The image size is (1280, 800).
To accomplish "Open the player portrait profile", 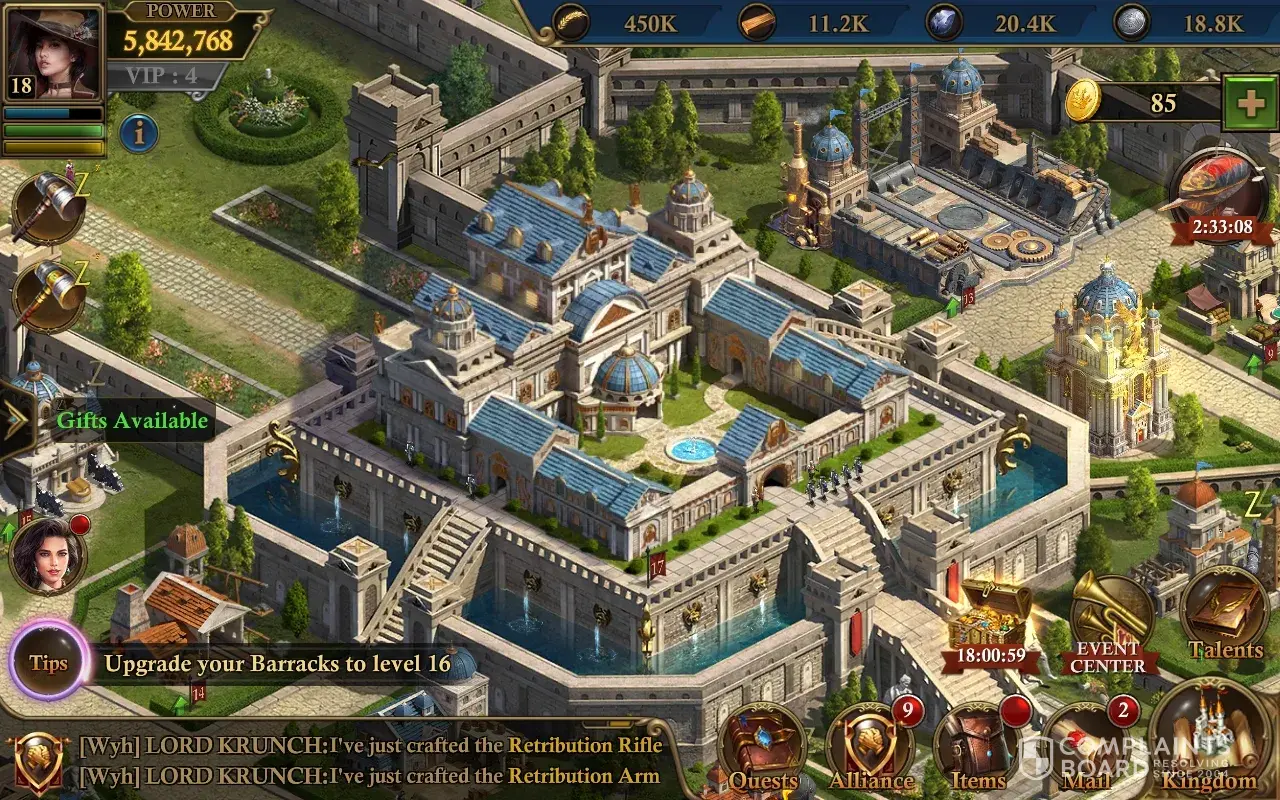I will [x=53, y=52].
